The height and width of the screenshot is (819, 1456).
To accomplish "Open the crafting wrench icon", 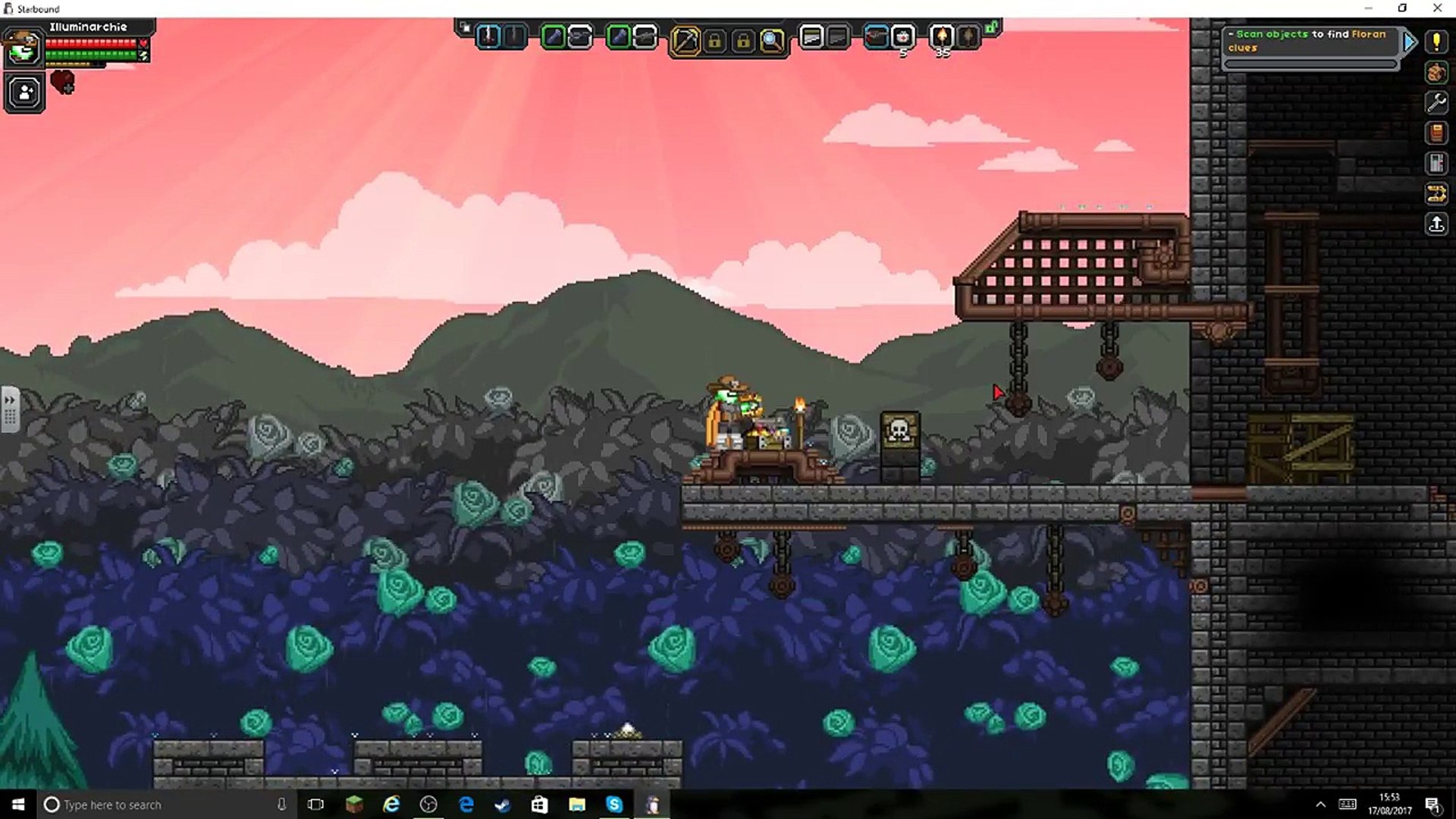I will click(x=1436, y=102).
